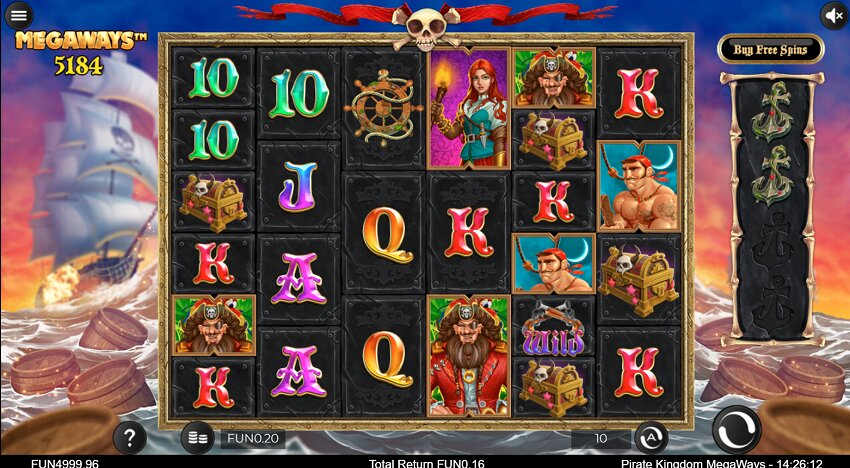The height and width of the screenshot is (468, 850).
Task: Click the Buy Free Spins button
Action: click(771, 49)
